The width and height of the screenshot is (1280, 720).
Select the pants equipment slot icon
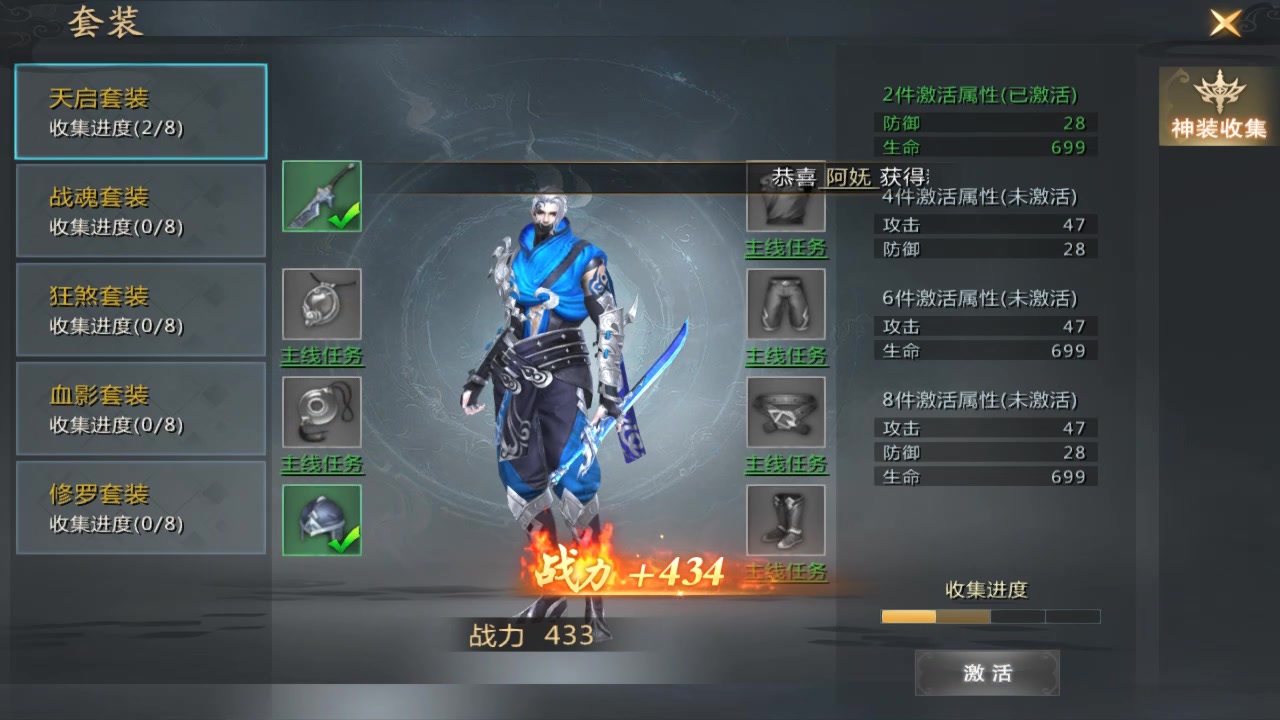click(x=786, y=305)
